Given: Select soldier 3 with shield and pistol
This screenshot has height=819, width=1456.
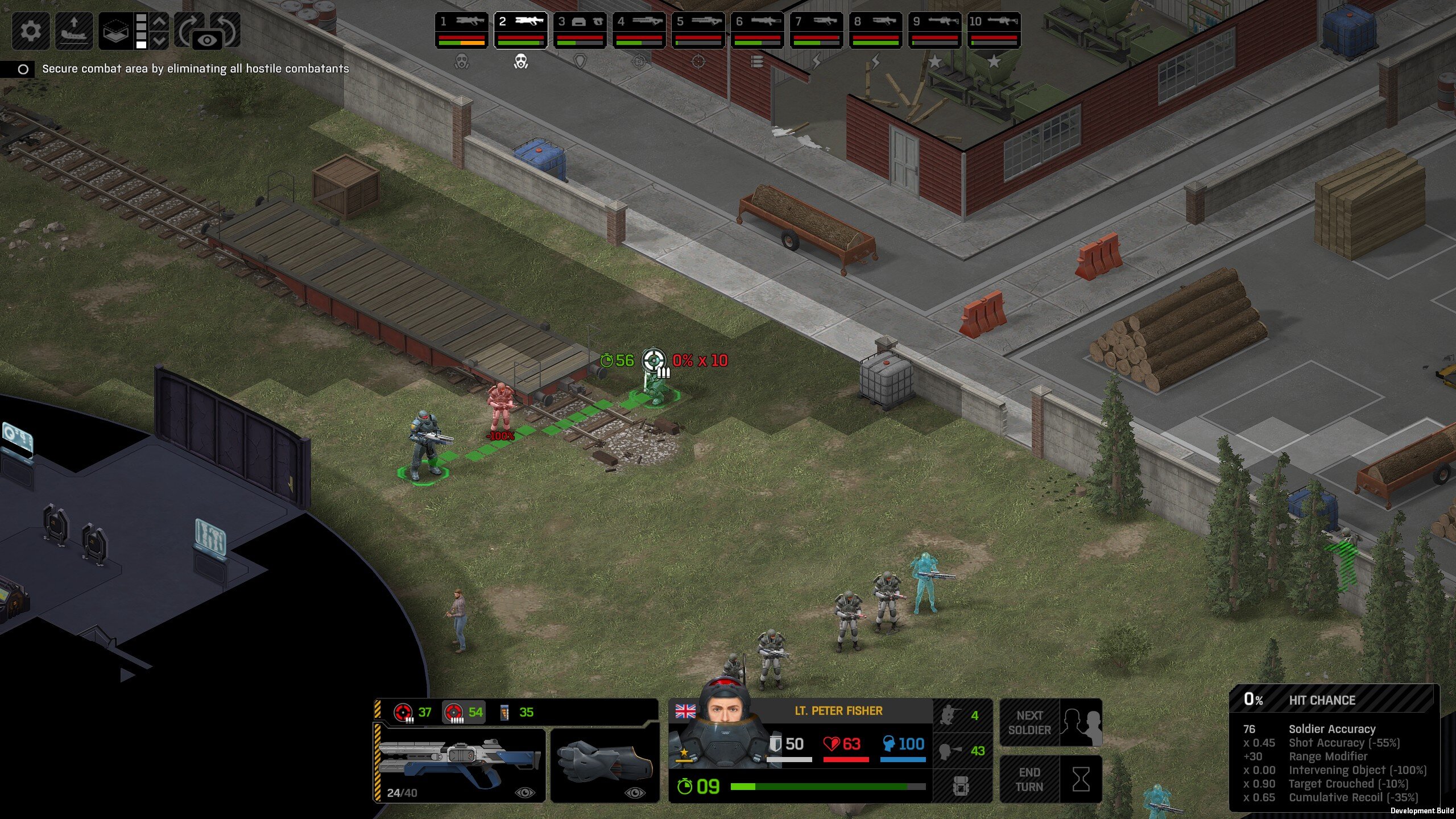Looking at the screenshot, I should click(580, 30).
